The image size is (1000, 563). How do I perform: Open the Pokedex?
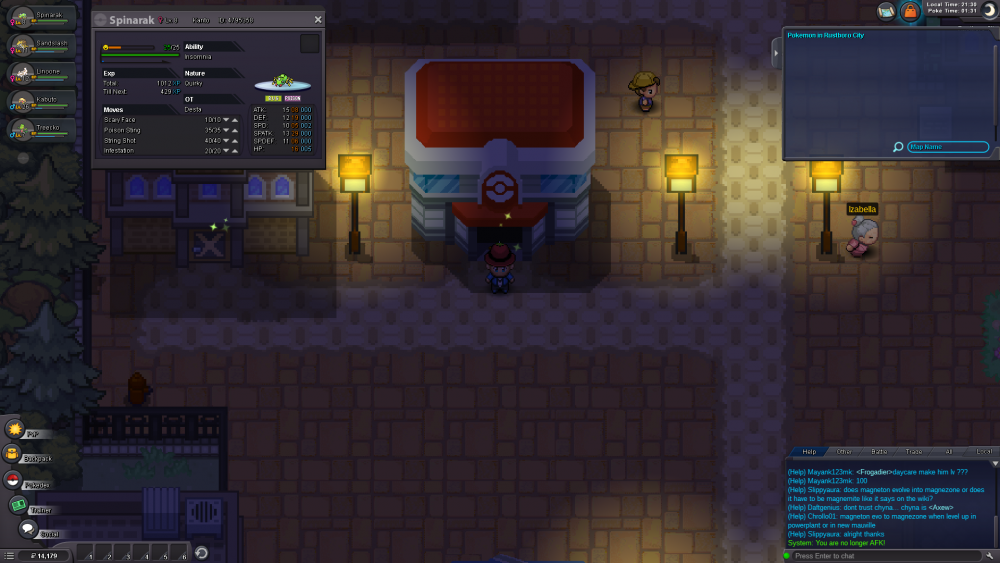pyautogui.click(x=14, y=480)
